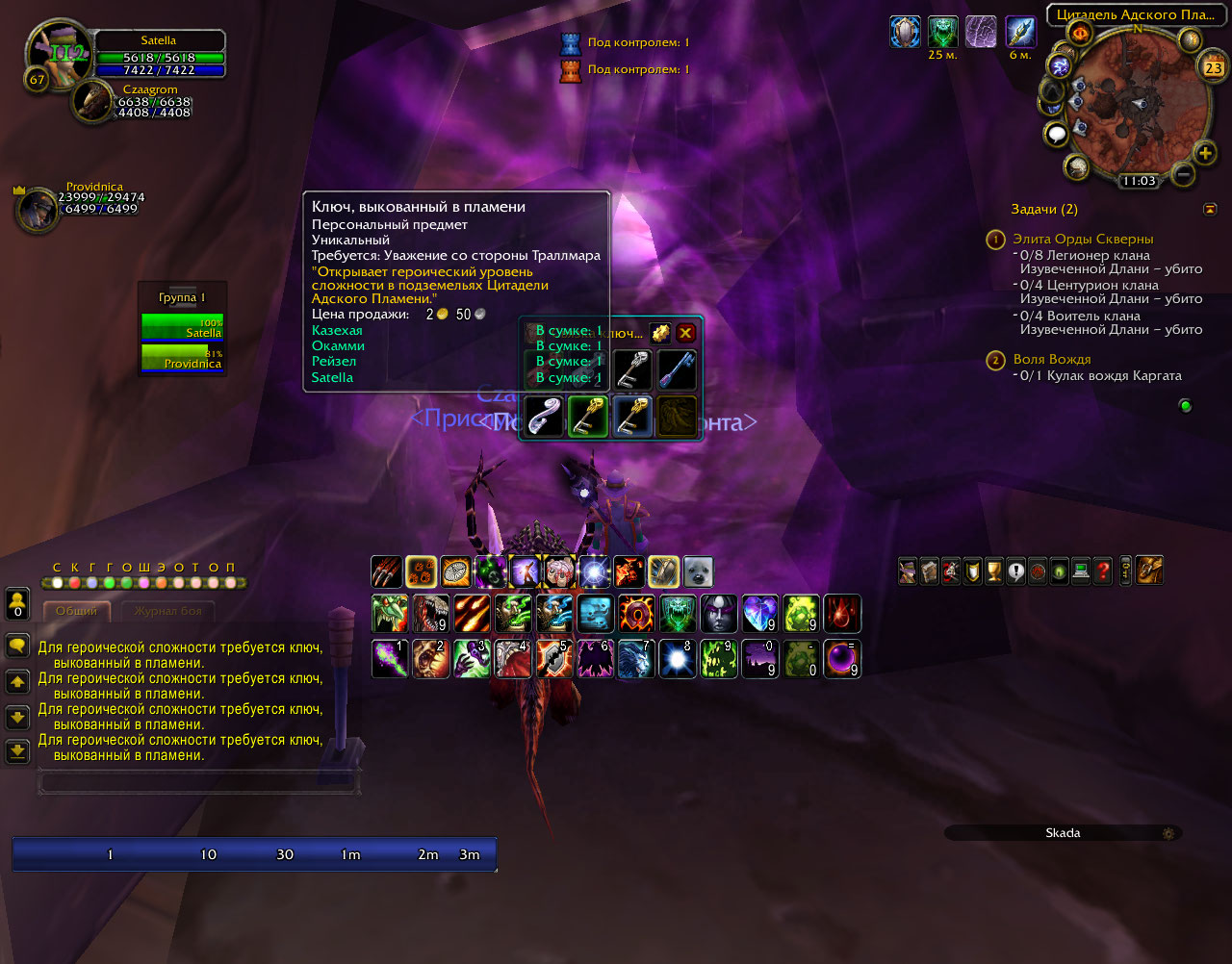Open the Воля Вождя quest entry

[1051, 359]
